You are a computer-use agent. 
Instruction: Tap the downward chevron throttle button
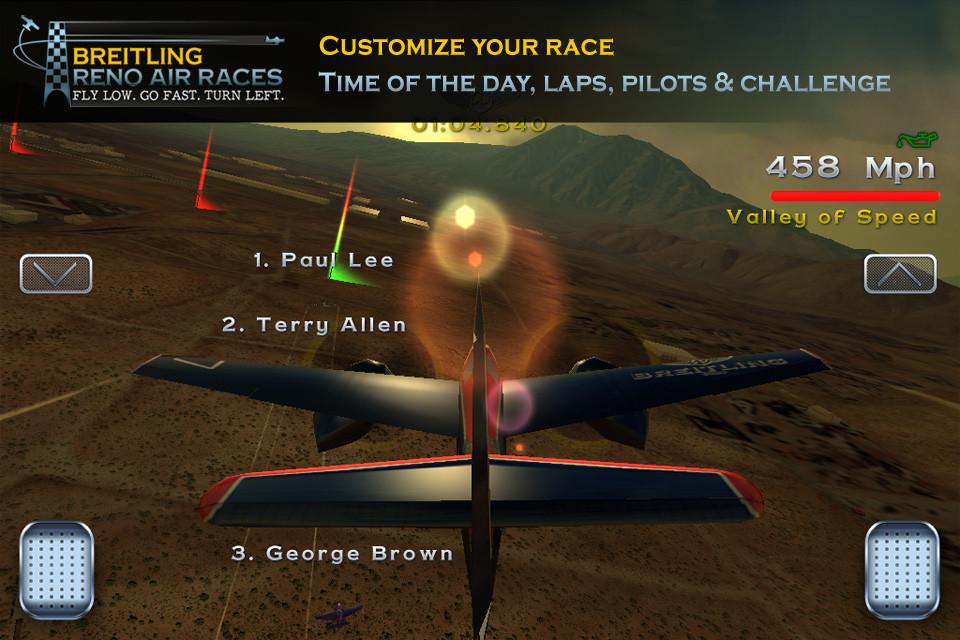point(56,273)
